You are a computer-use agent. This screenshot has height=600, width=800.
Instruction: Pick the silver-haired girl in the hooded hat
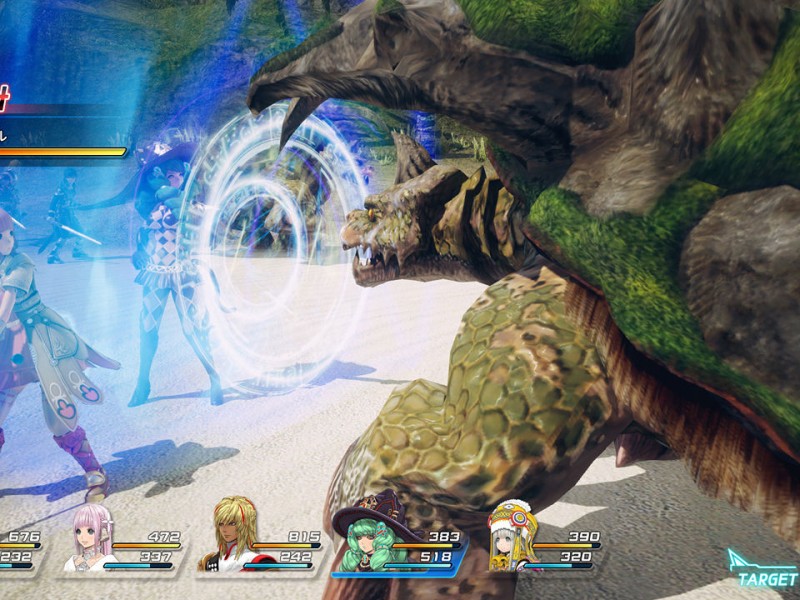[512, 538]
